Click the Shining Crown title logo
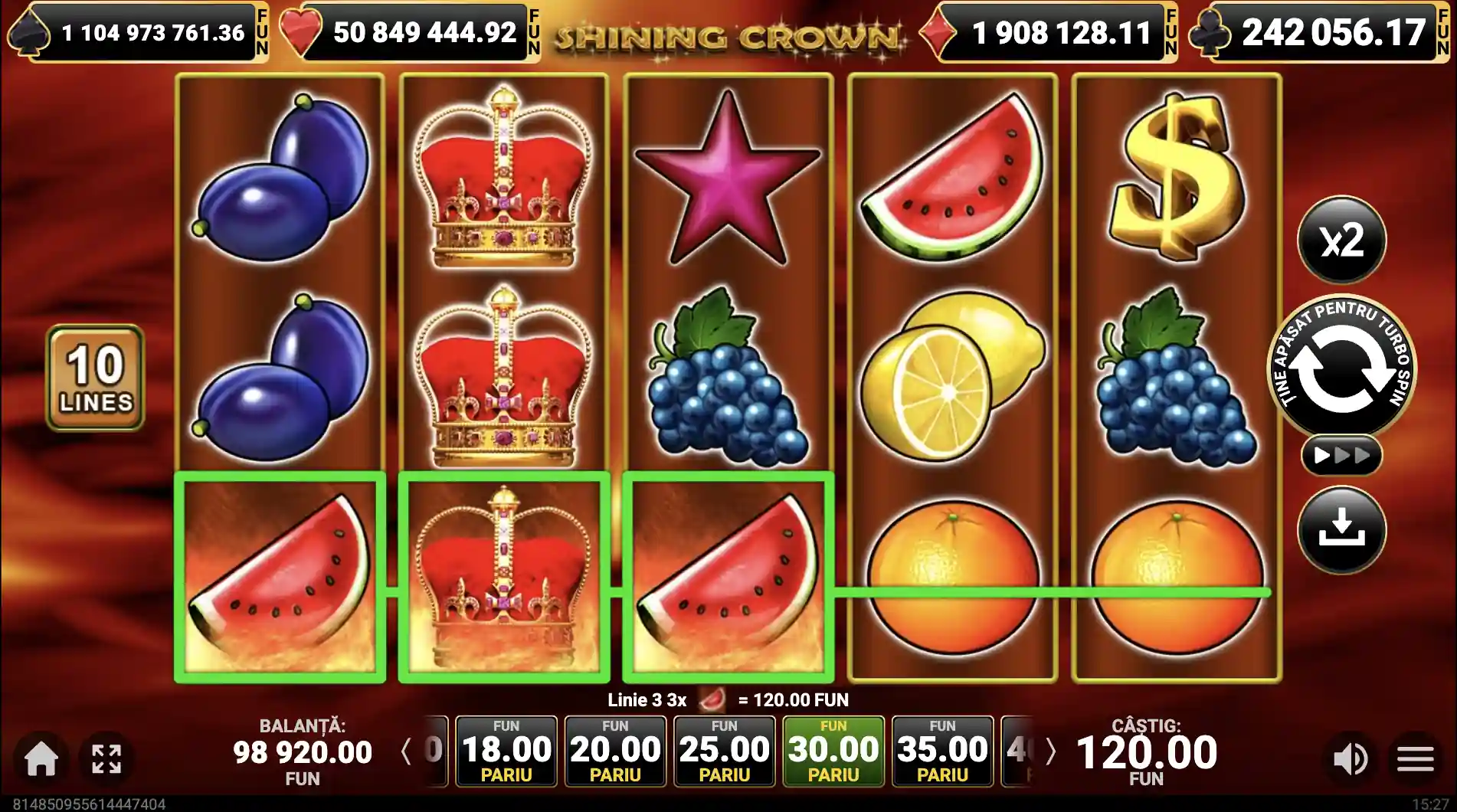The height and width of the screenshot is (812, 1457). 728,34
